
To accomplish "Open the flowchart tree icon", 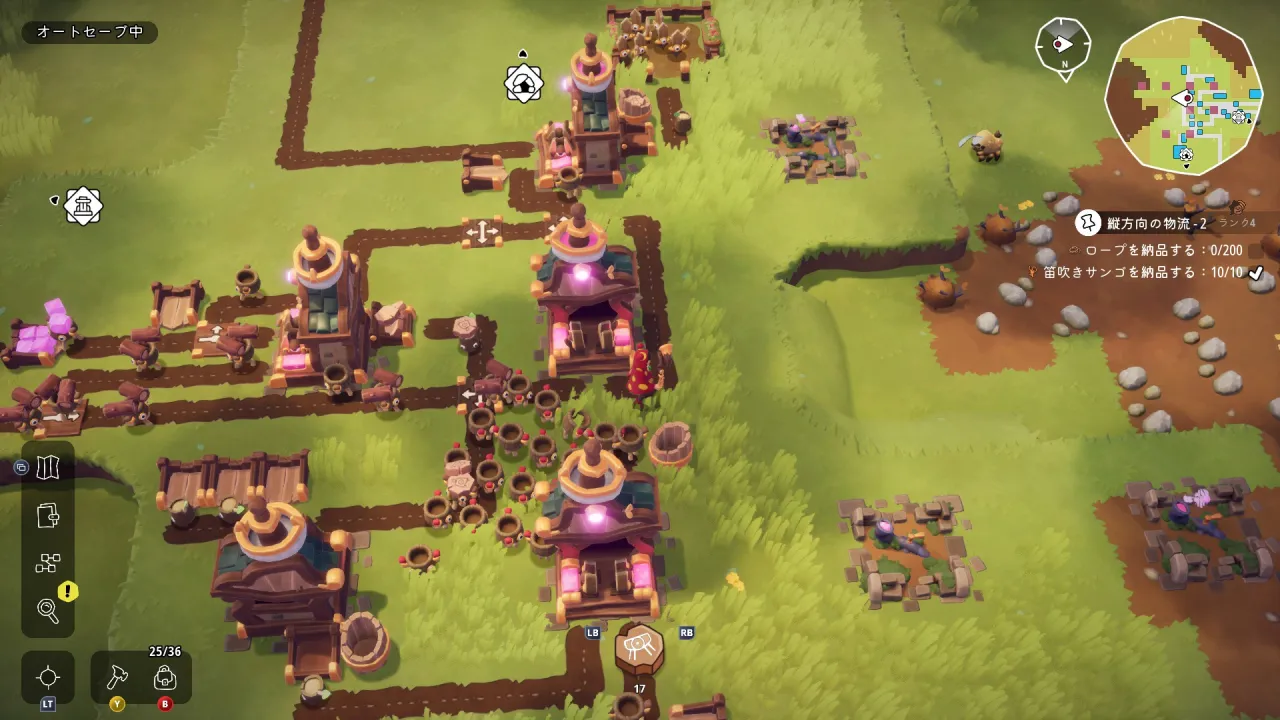I will (48, 563).
